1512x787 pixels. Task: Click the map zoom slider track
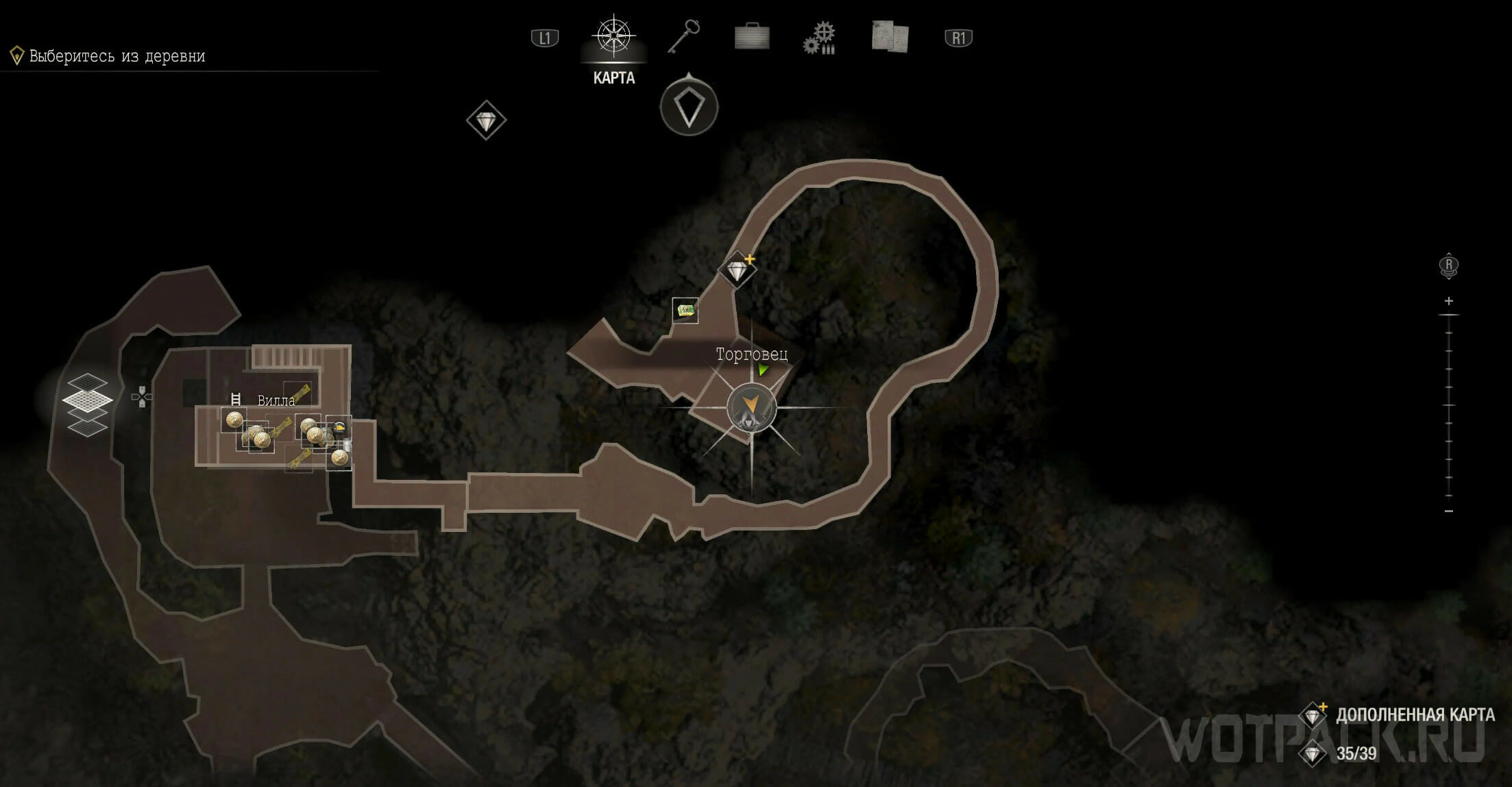click(1448, 406)
